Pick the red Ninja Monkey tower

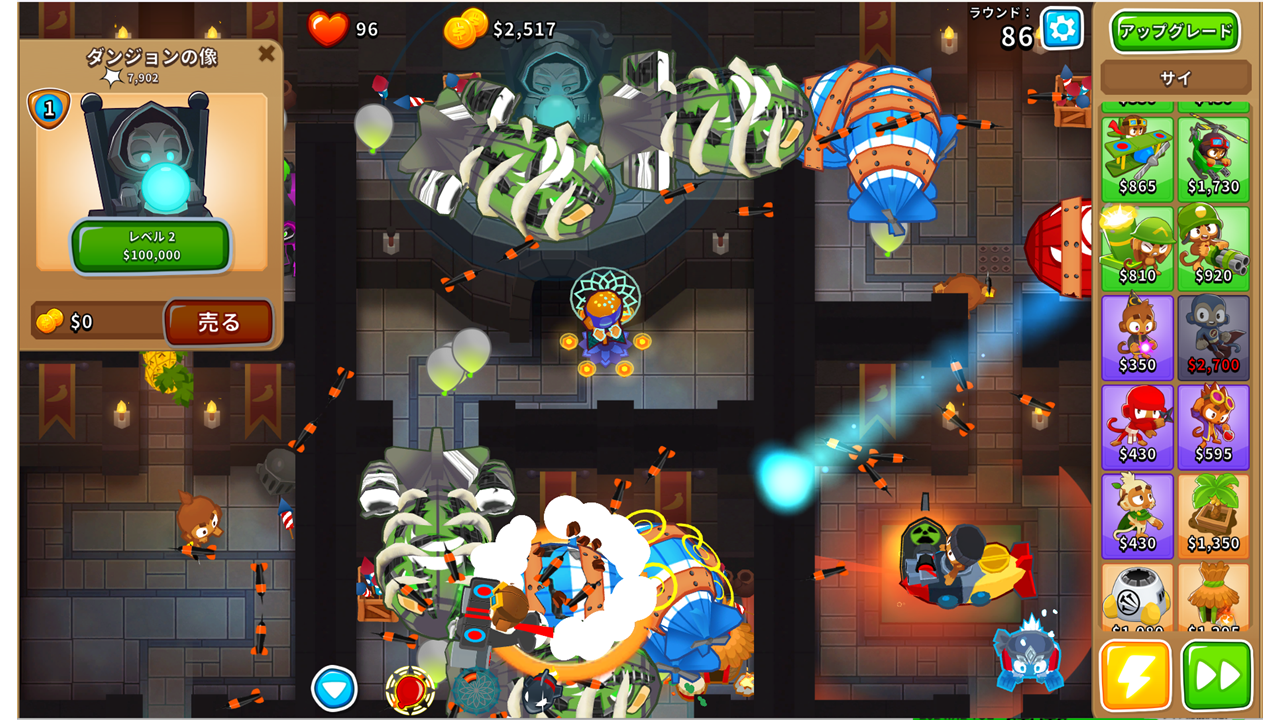pyautogui.click(x=1138, y=426)
